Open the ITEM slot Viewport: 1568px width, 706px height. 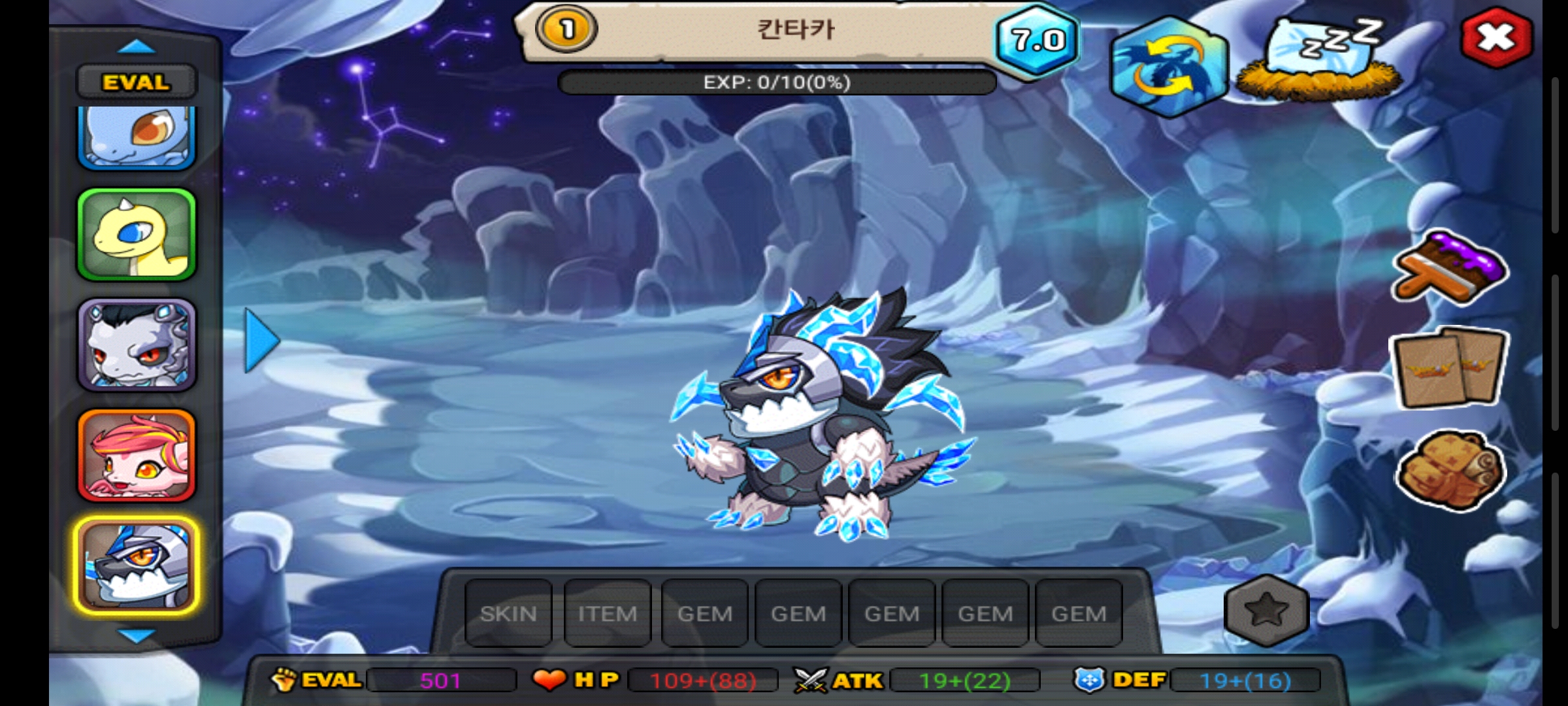tap(607, 613)
